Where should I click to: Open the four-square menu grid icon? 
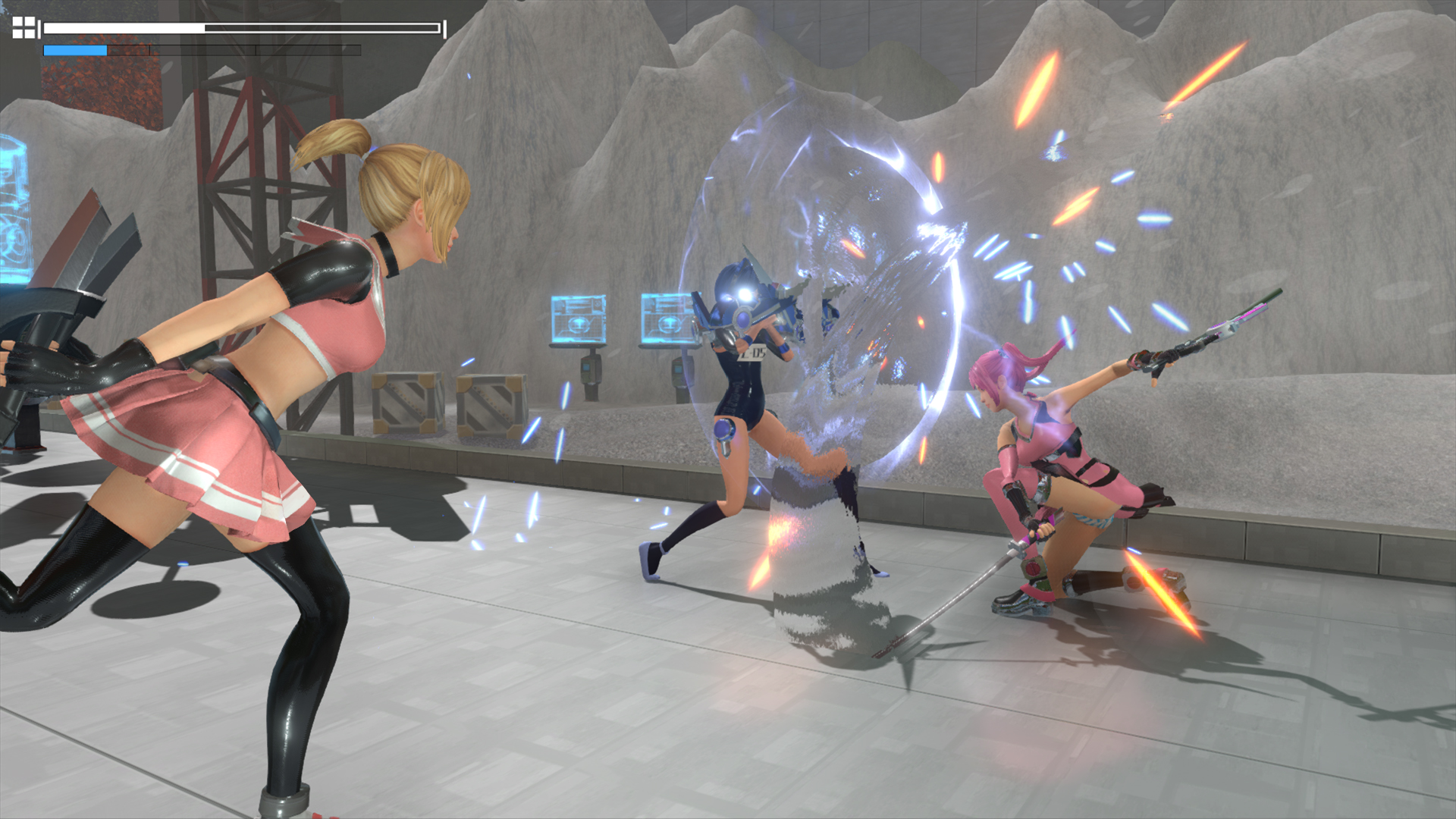pos(24,27)
